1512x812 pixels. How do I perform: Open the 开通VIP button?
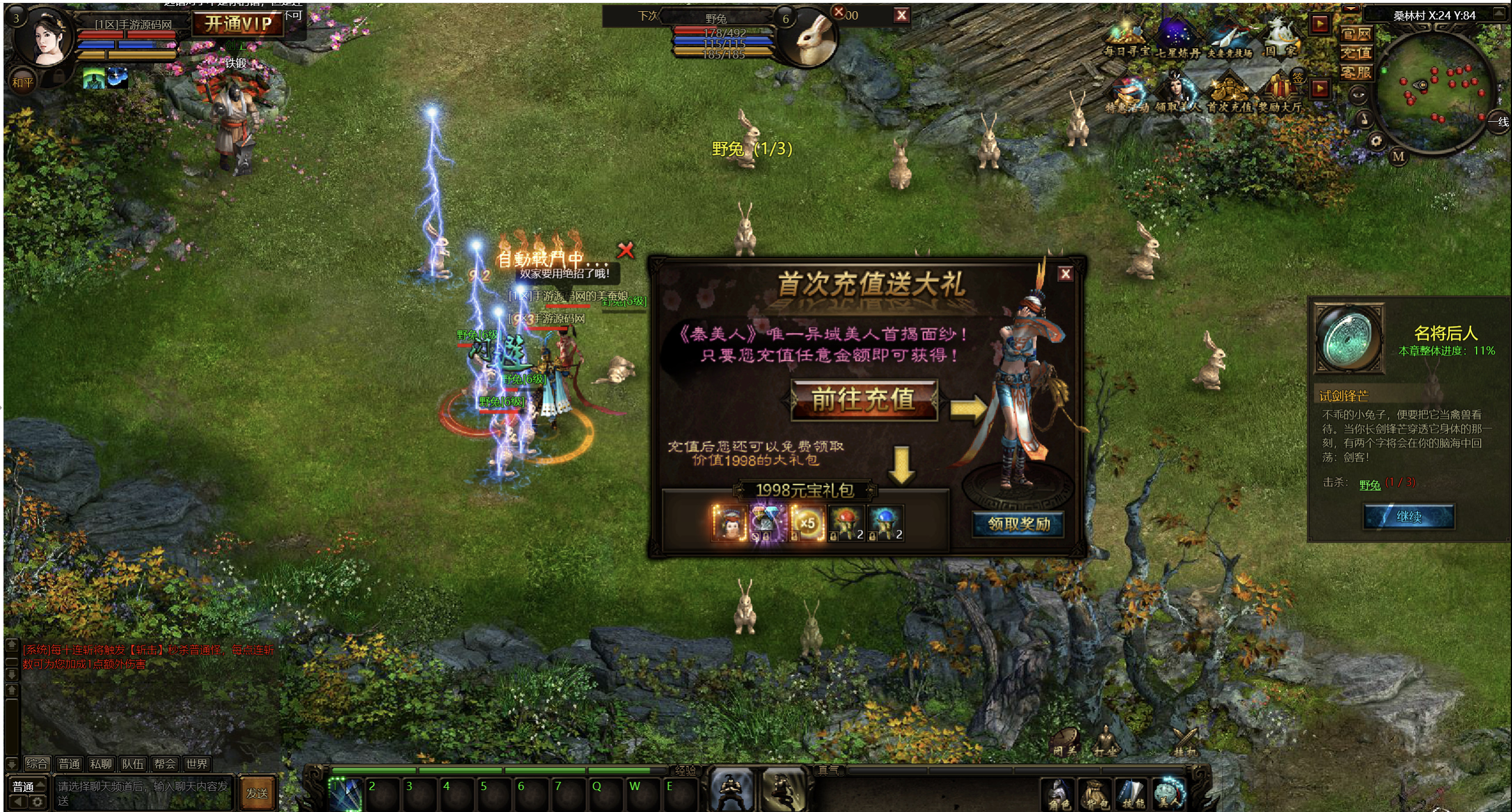pos(238,24)
